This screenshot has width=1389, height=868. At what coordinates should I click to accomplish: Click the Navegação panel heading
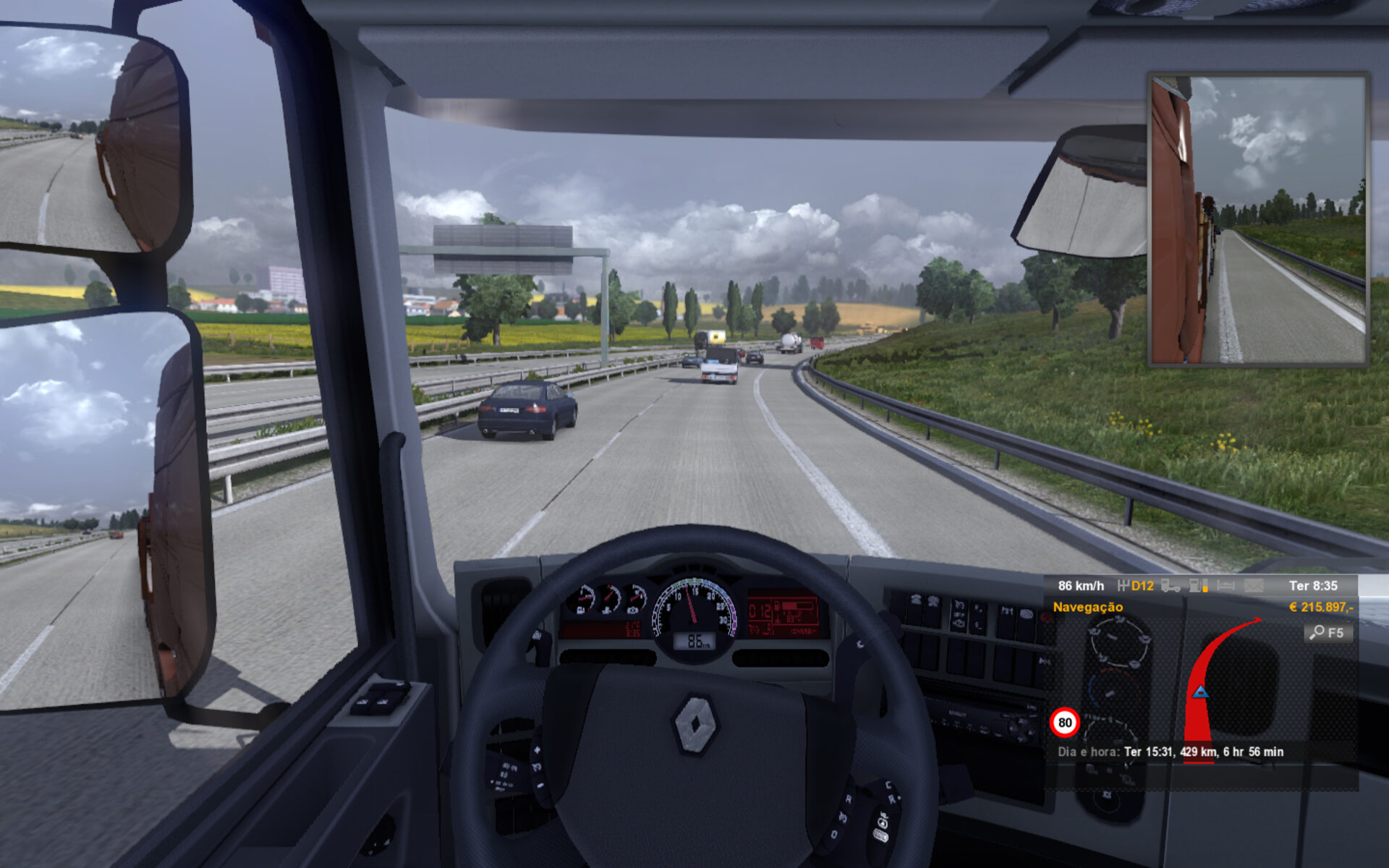(1087, 607)
